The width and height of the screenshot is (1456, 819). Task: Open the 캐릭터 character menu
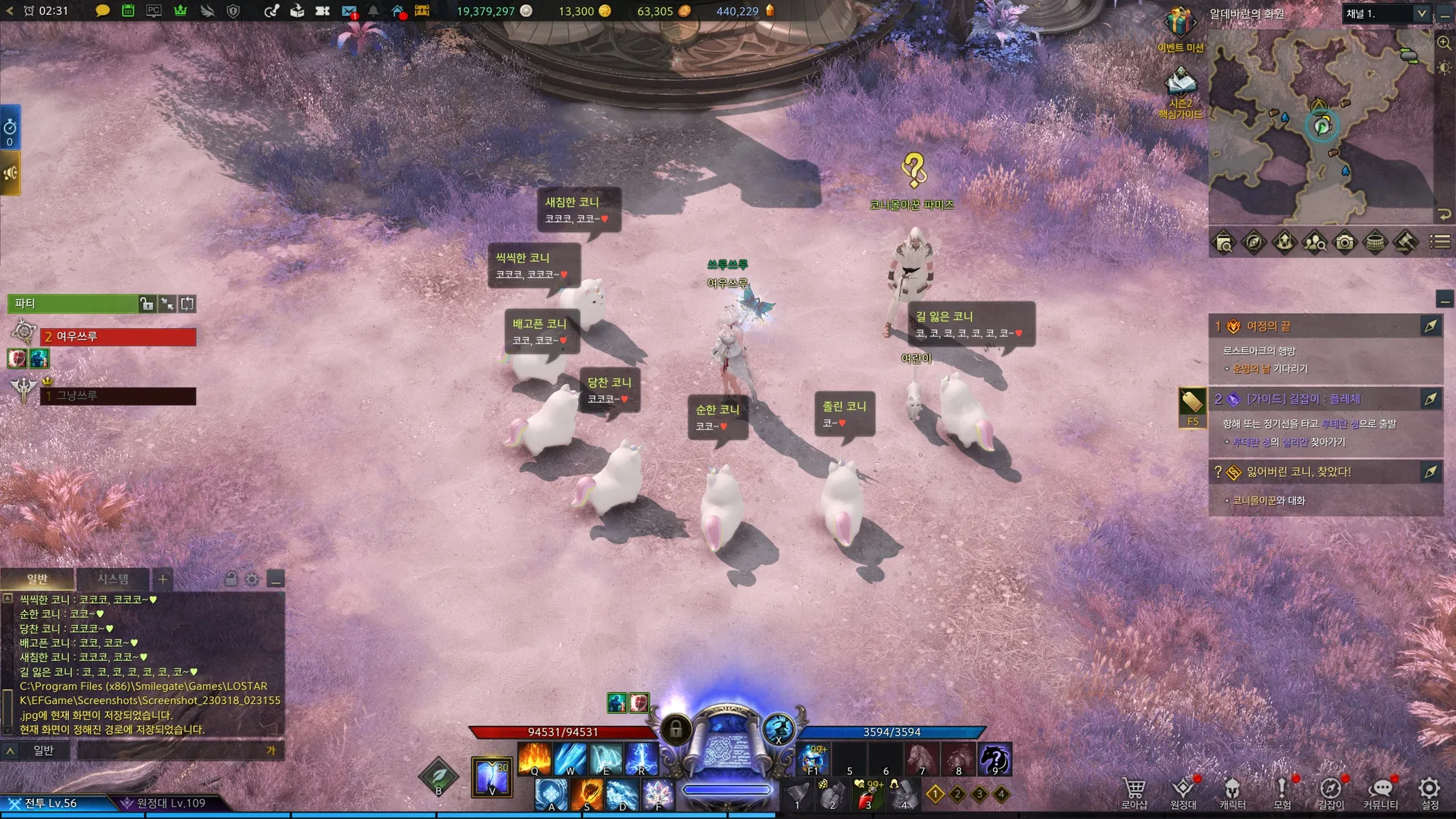tap(1232, 792)
